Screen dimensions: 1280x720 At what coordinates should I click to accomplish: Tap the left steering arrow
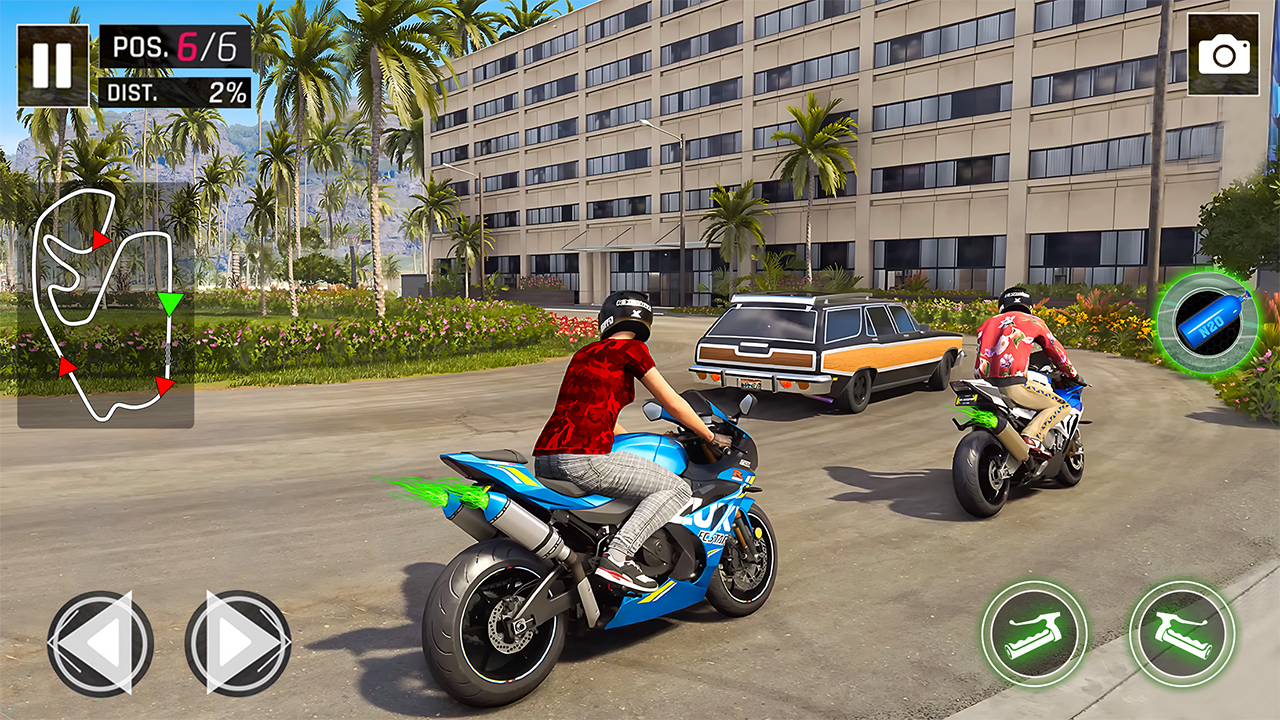[99, 641]
